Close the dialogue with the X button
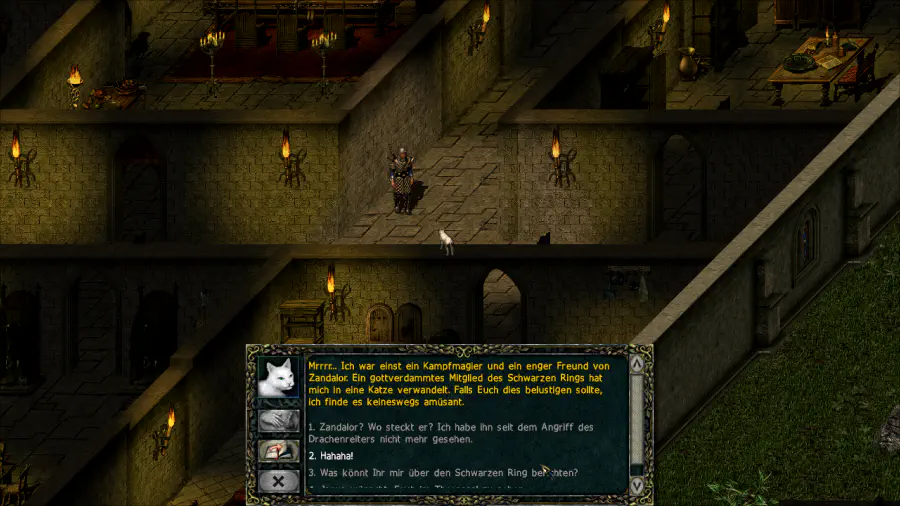900x506 pixels. click(x=279, y=482)
